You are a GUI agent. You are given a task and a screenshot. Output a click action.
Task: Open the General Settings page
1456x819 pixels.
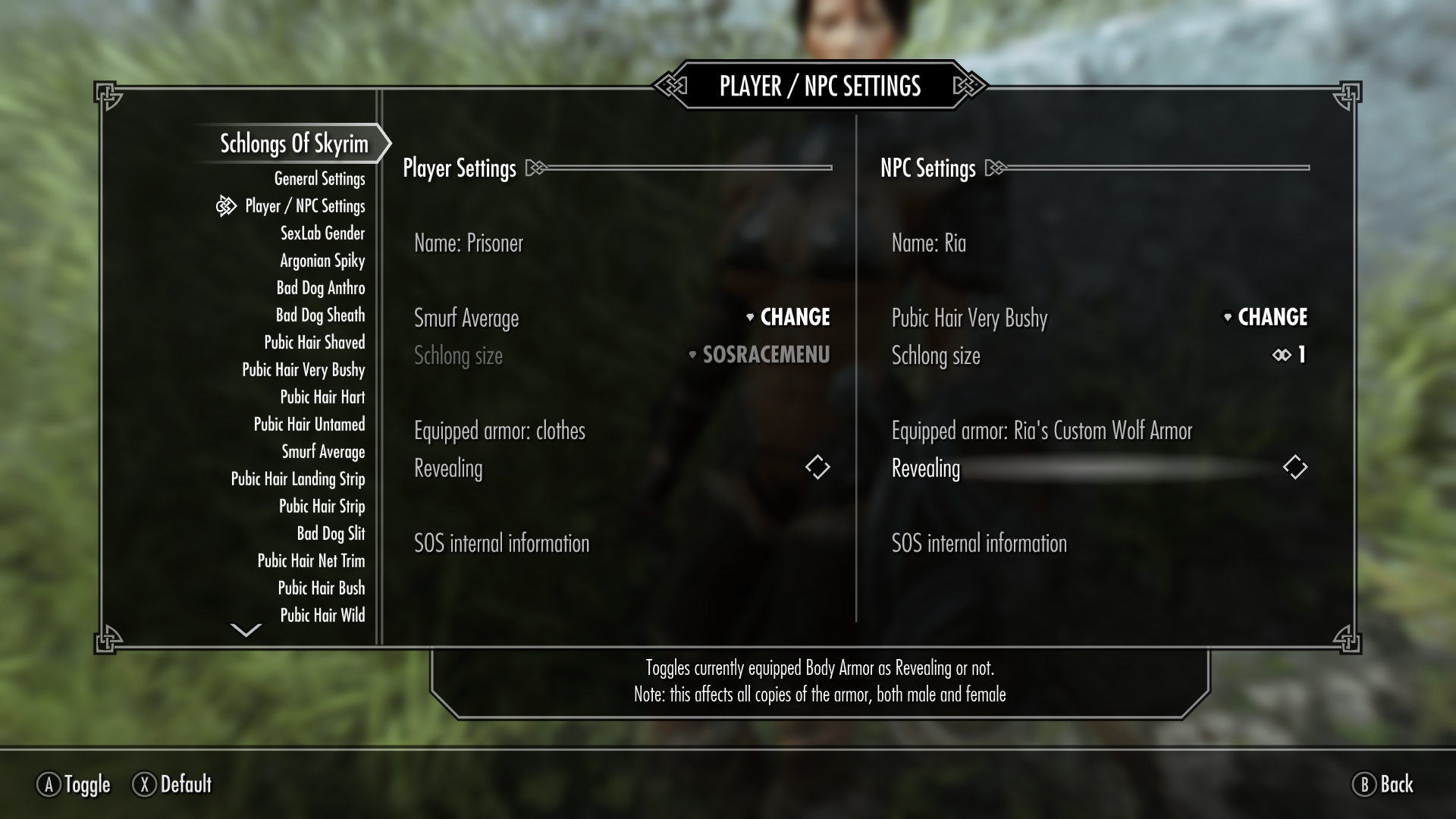click(319, 179)
